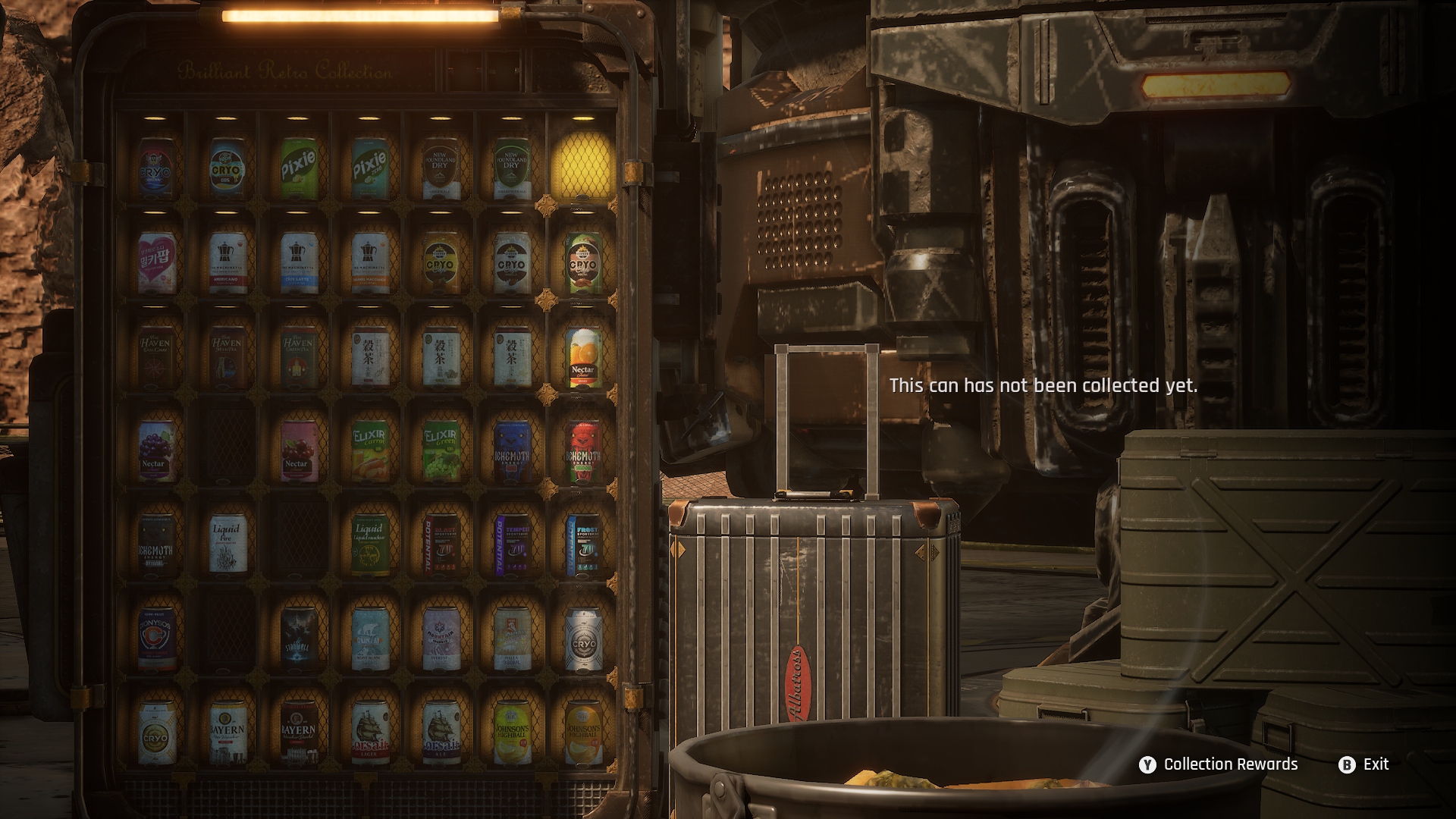This screenshot has height=819, width=1456.
Task: Select the green Pixie lemon can
Action: point(298,168)
